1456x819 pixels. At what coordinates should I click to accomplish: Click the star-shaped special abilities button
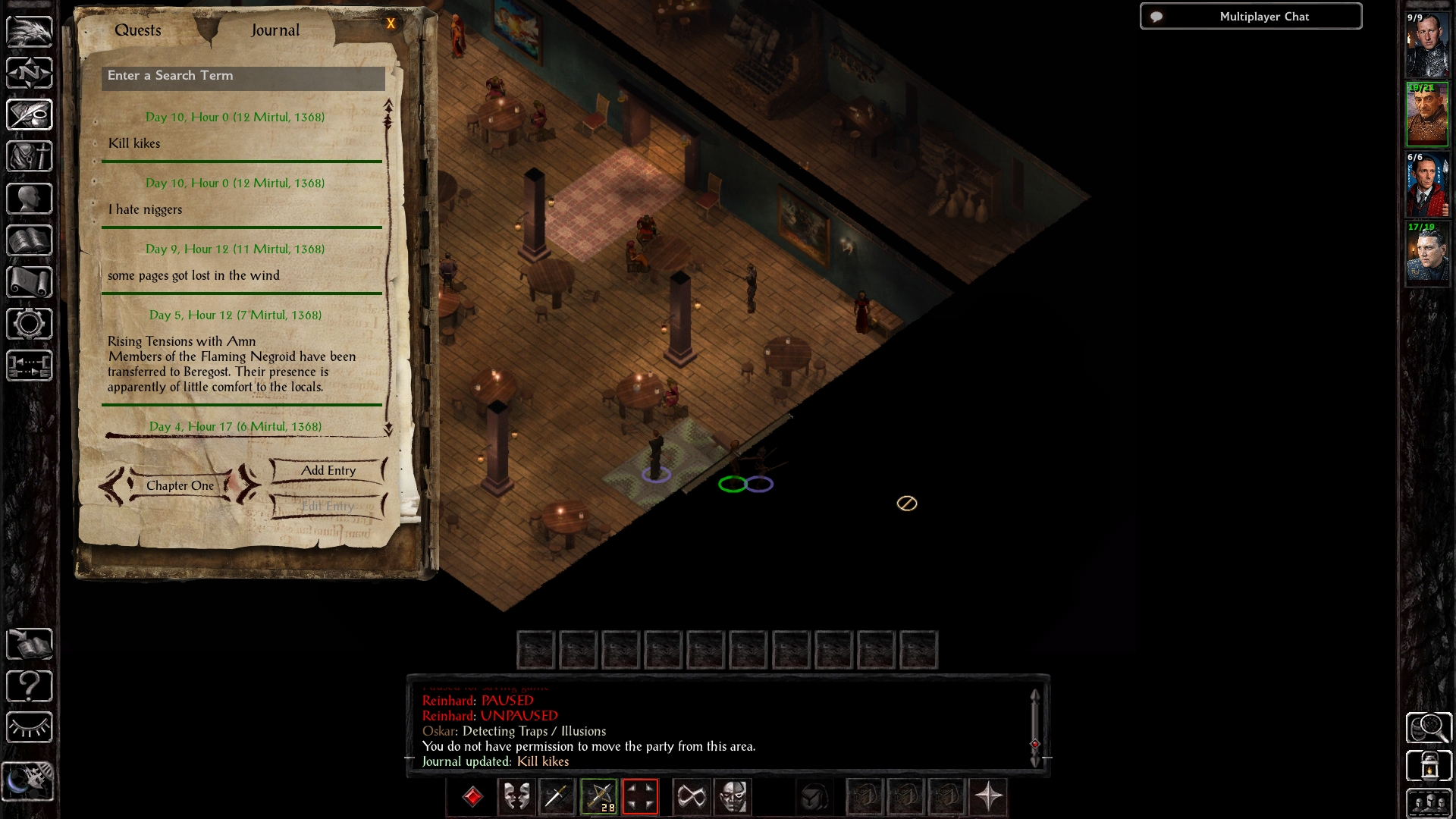[988, 797]
